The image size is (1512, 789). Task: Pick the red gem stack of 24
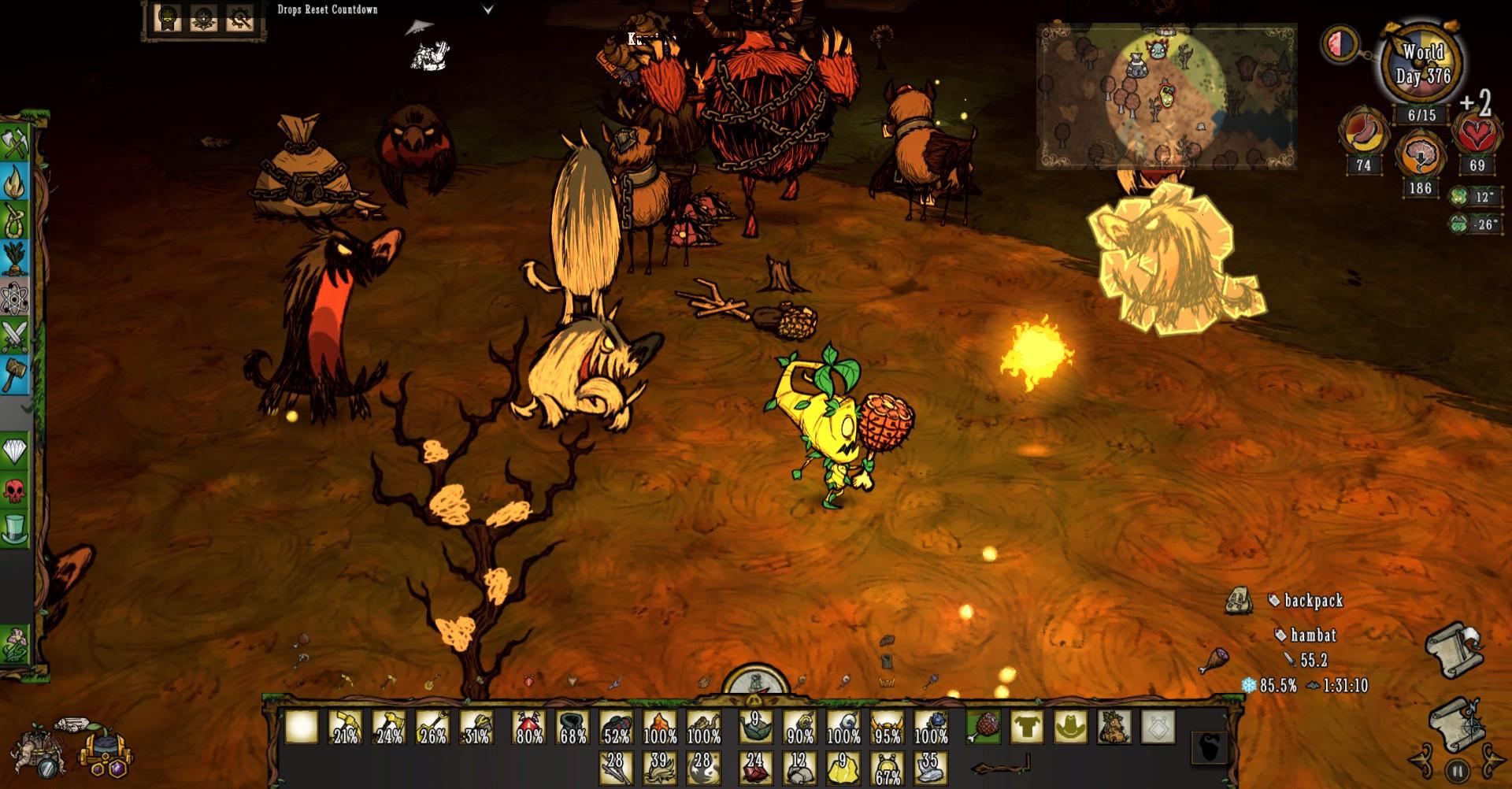755,767
